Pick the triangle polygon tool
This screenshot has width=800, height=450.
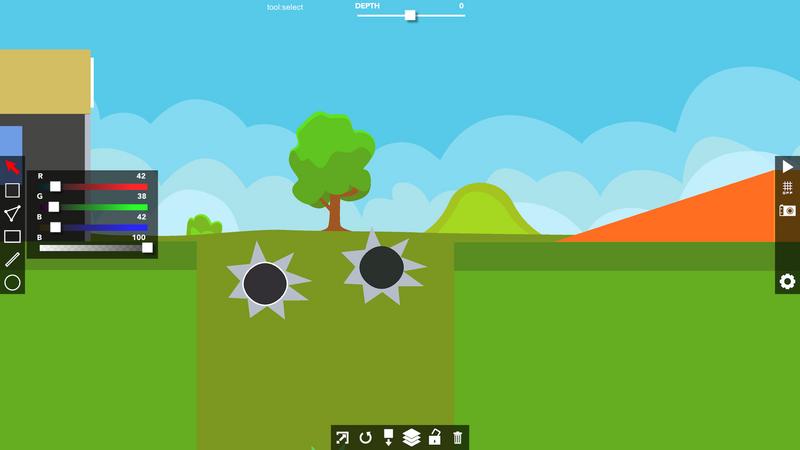coord(12,213)
